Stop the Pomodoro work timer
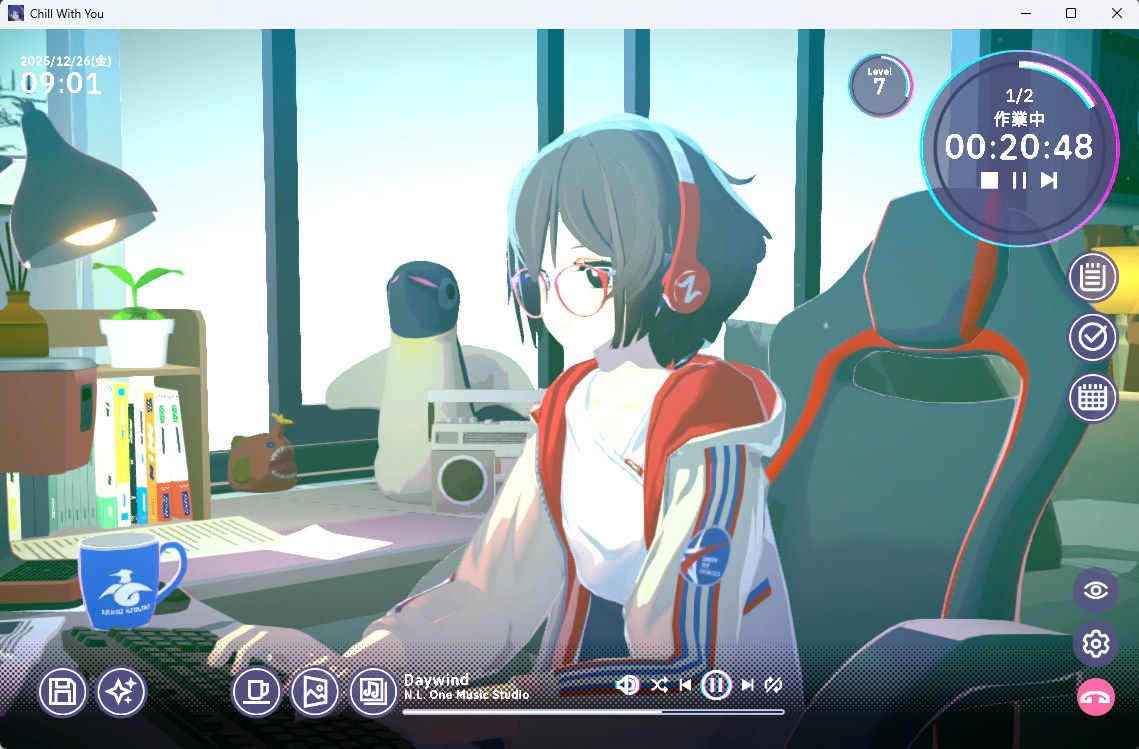 989,180
